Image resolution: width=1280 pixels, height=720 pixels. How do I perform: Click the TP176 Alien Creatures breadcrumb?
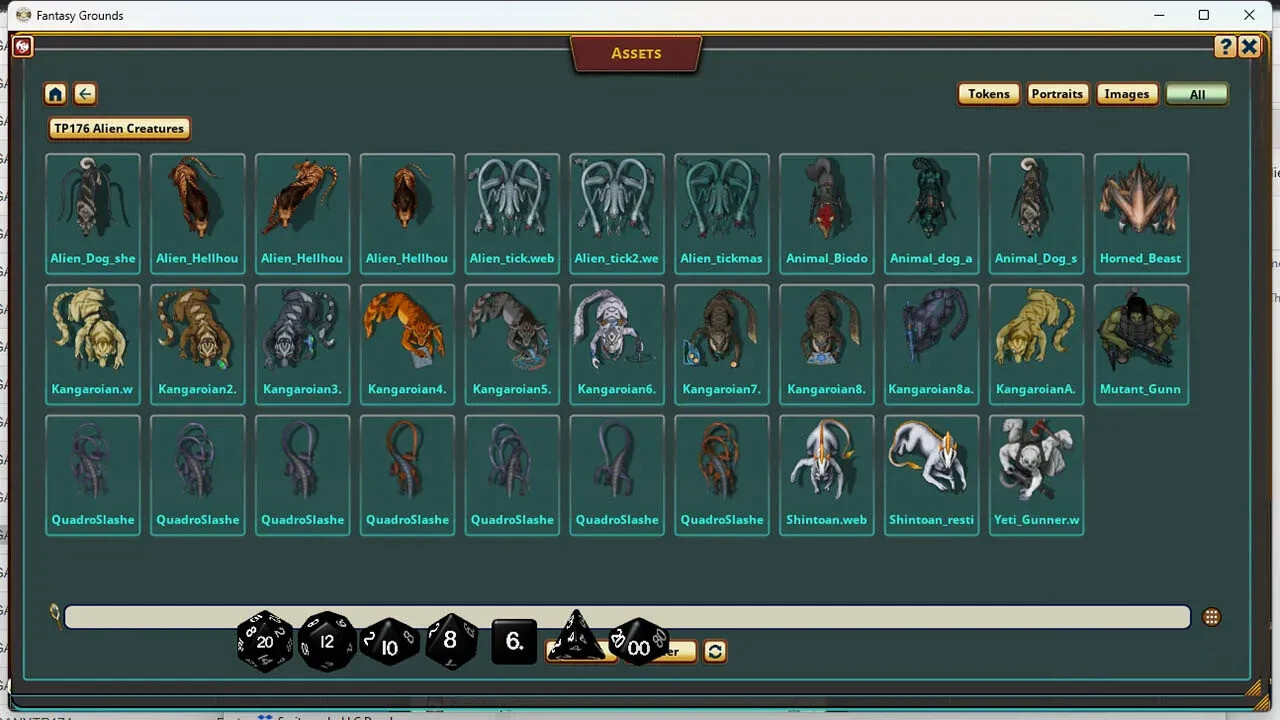[x=118, y=128]
